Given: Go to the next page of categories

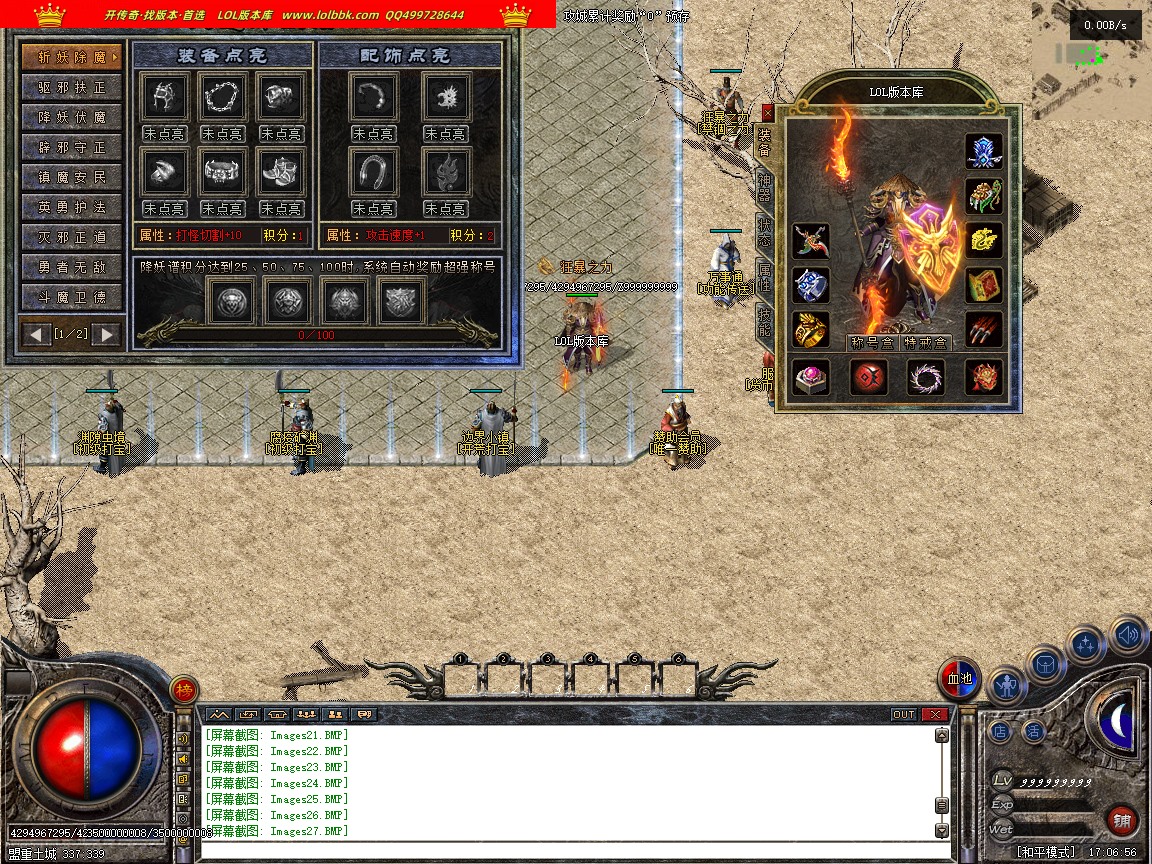Looking at the screenshot, I should 107,333.
